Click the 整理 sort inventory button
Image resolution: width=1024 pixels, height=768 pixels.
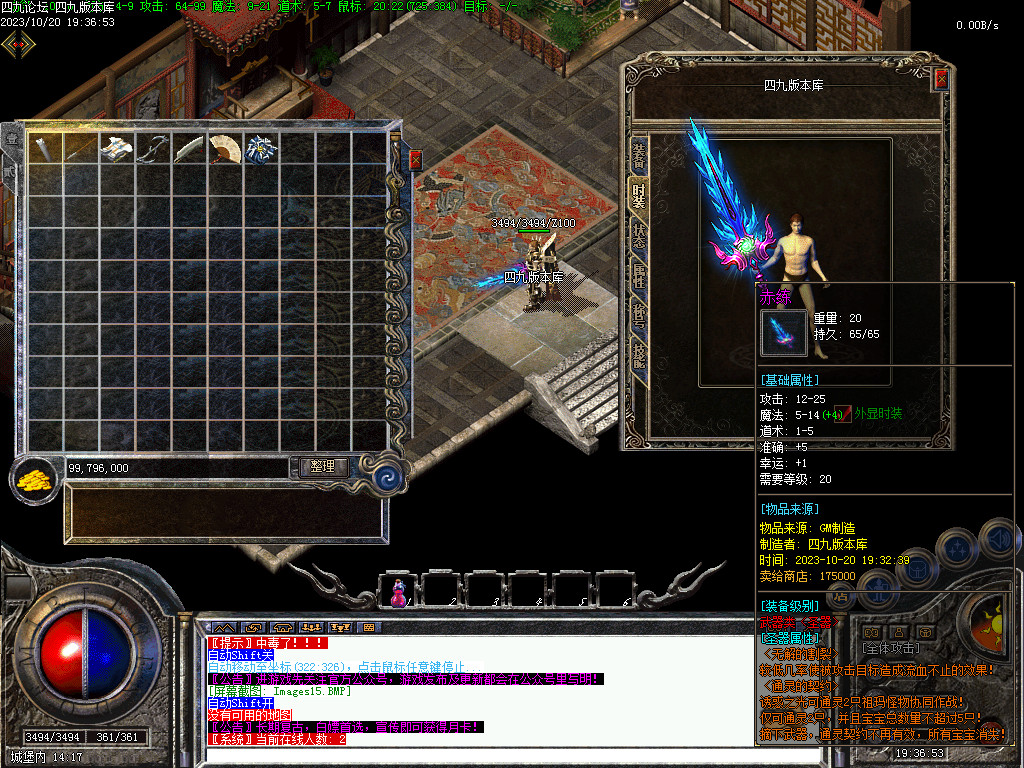[x=322, y=467]
